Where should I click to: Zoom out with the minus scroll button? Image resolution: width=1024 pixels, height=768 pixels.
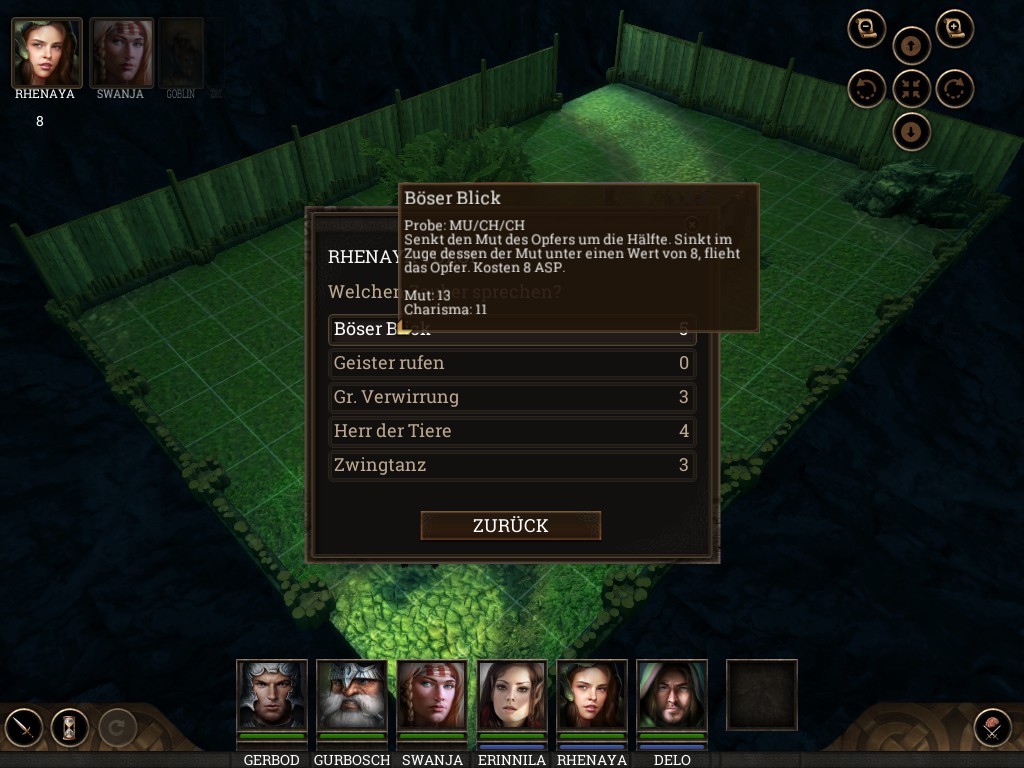click(867, 28)
